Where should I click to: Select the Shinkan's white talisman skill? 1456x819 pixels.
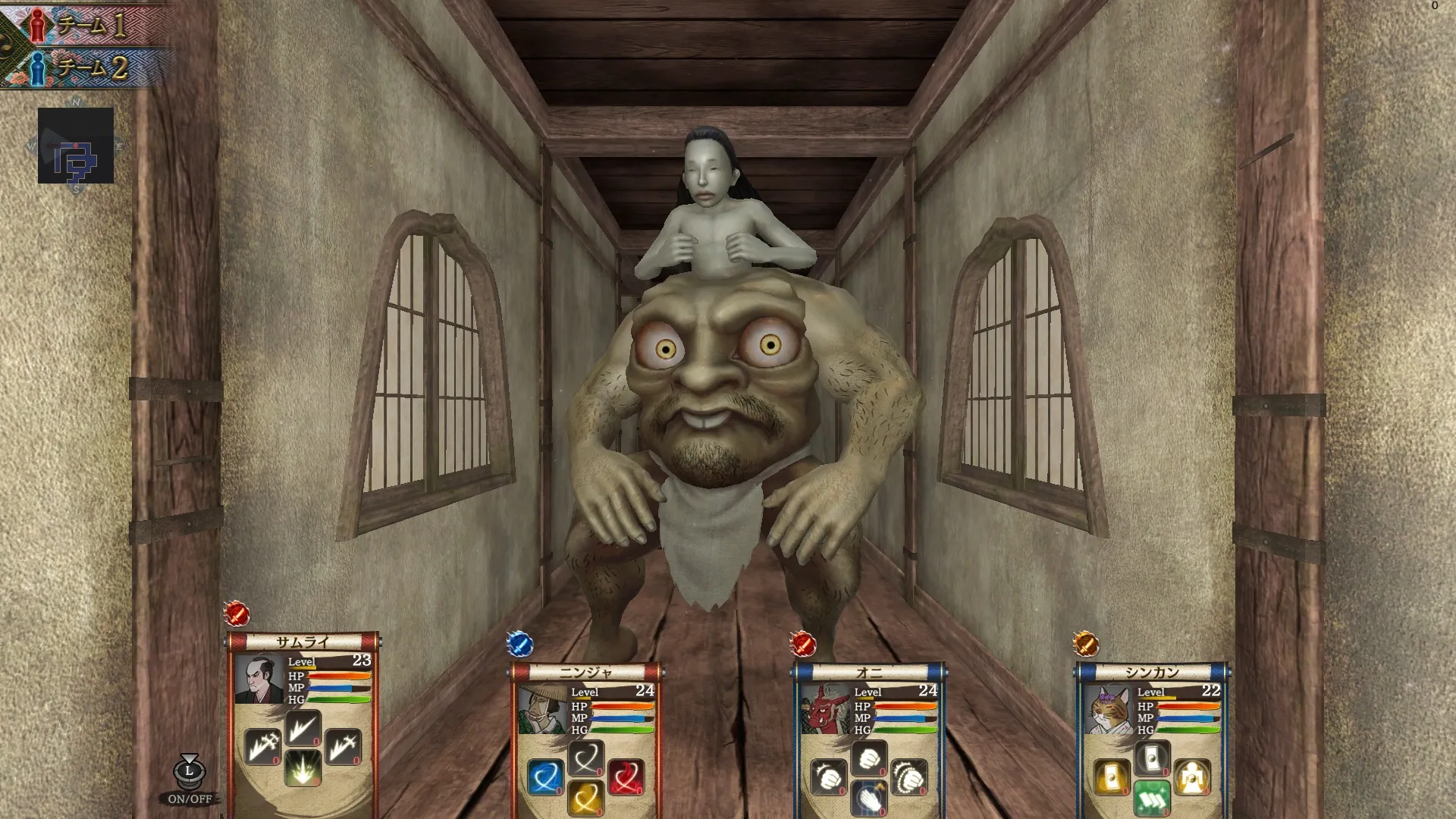[x=1153, y=757]
